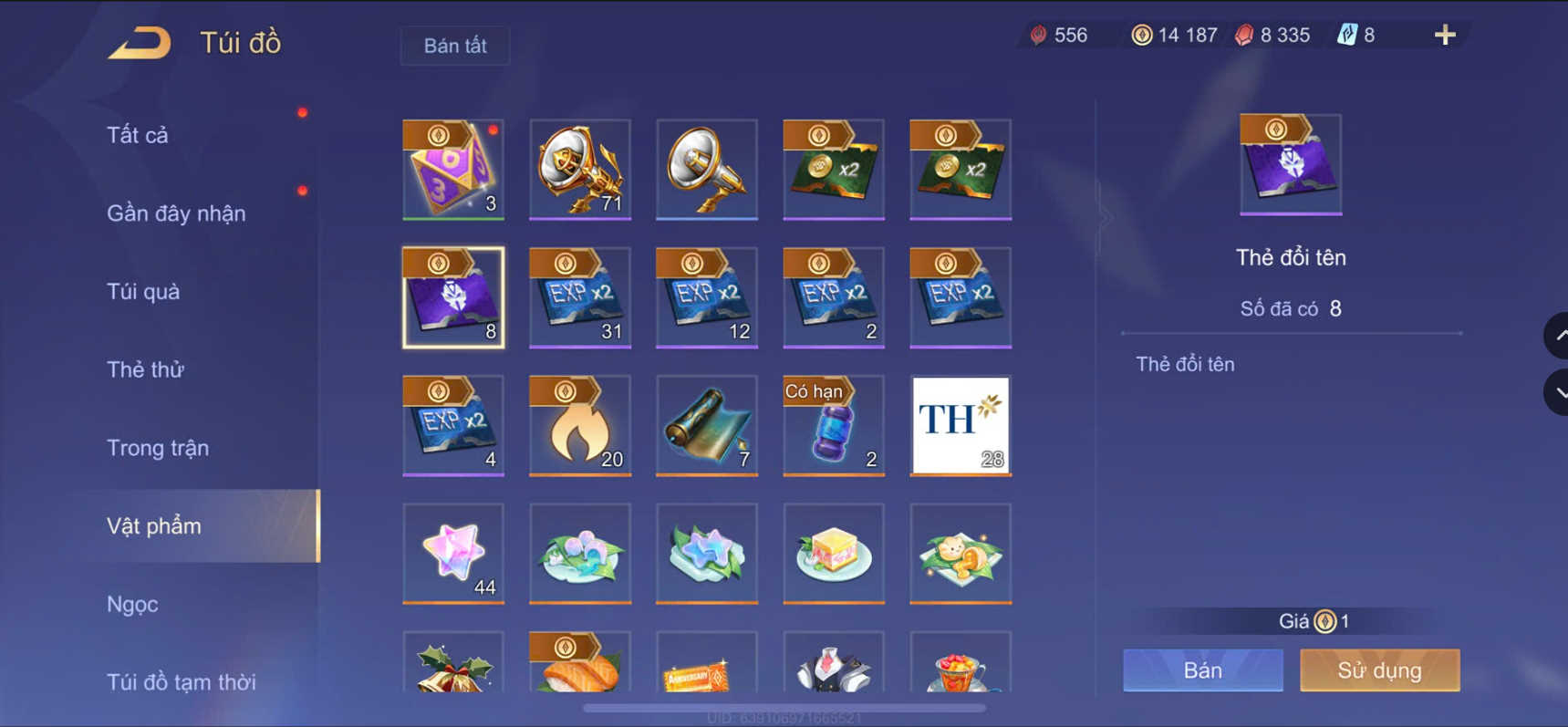Viewport: 1568px width, 727px height.
Task: Open the TH item with 28 count
Action: coord(959,426)
